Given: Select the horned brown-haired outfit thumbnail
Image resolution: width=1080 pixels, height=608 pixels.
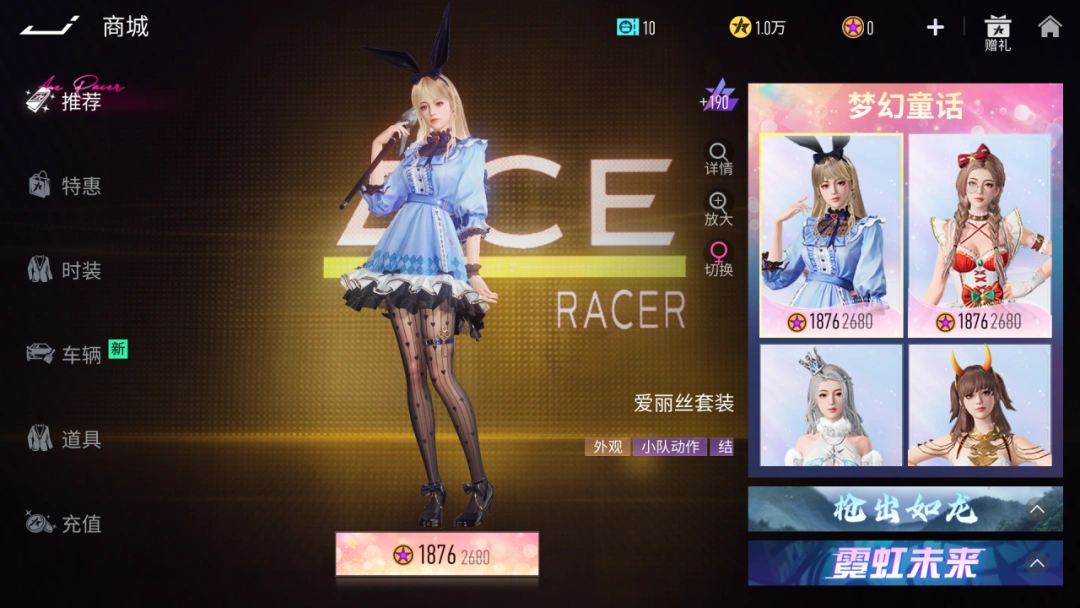Looking at the screenshot, I should pyautogui.click(x=979, y=404).
